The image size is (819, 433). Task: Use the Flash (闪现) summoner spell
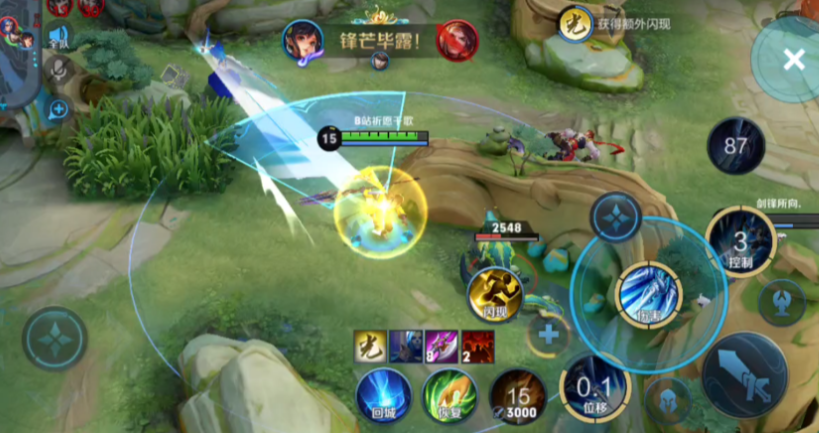(491, 294)
